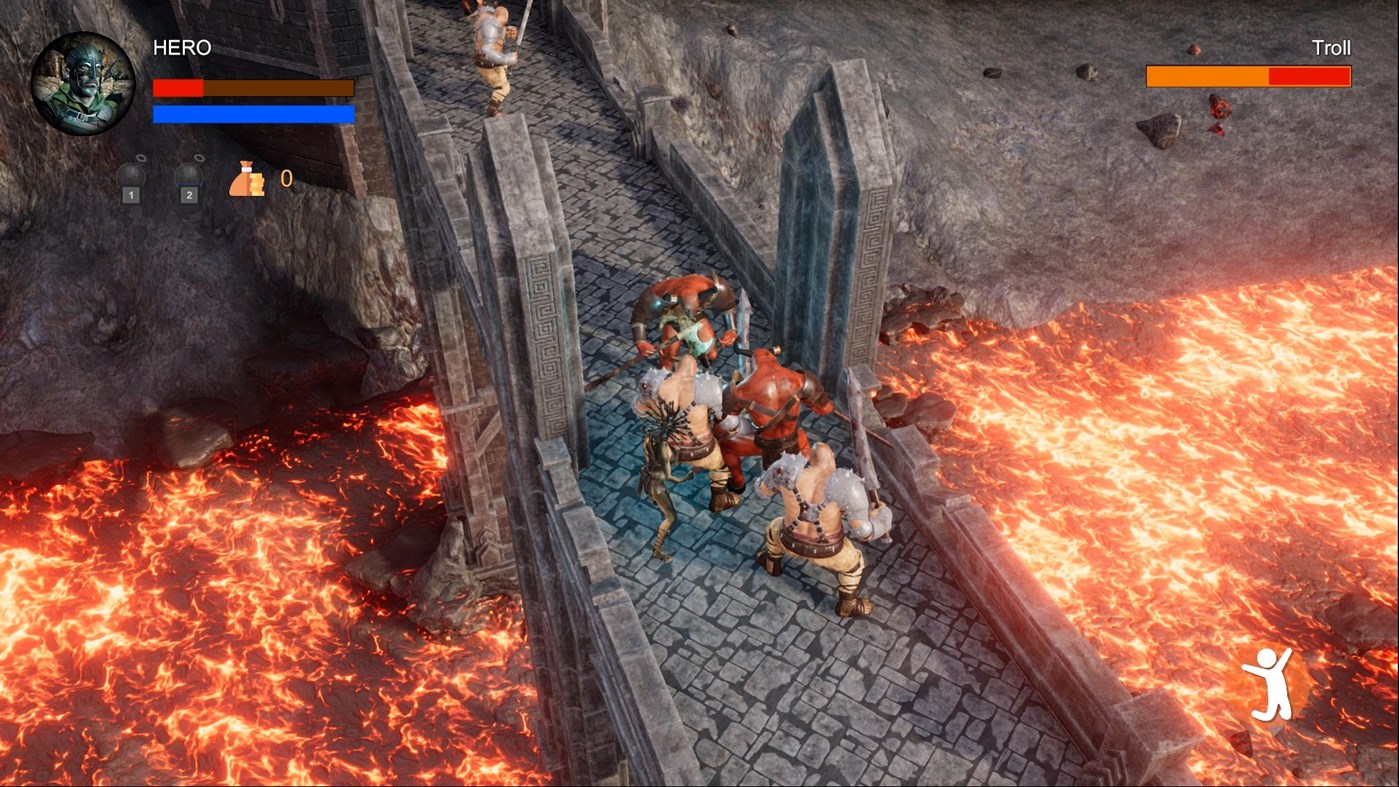Click the hero portrait
1399x787 pixels.
[82, 84]
